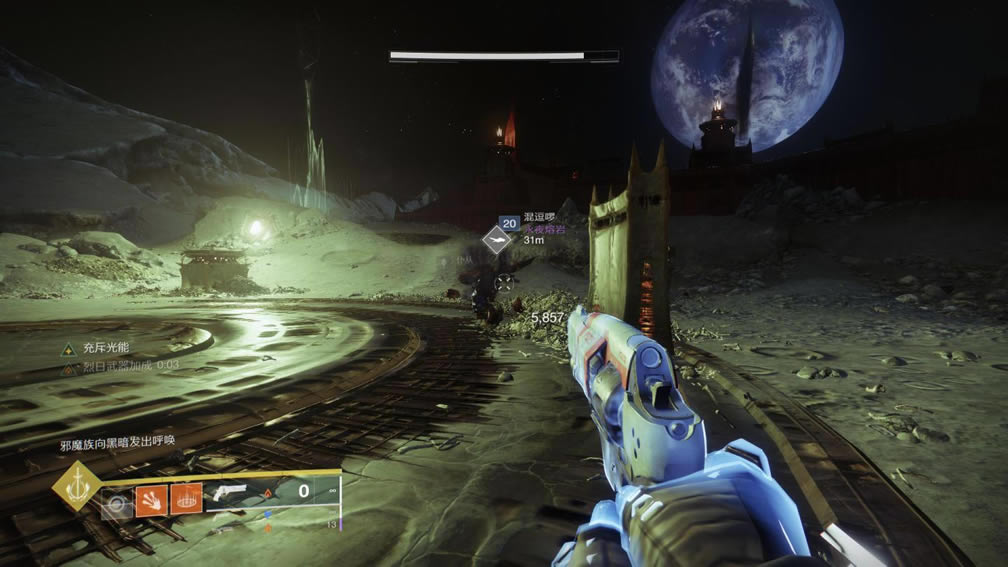1008x567 pixels.
Task: Click the 烈日武器加成 buff icon
Action: 68,368
